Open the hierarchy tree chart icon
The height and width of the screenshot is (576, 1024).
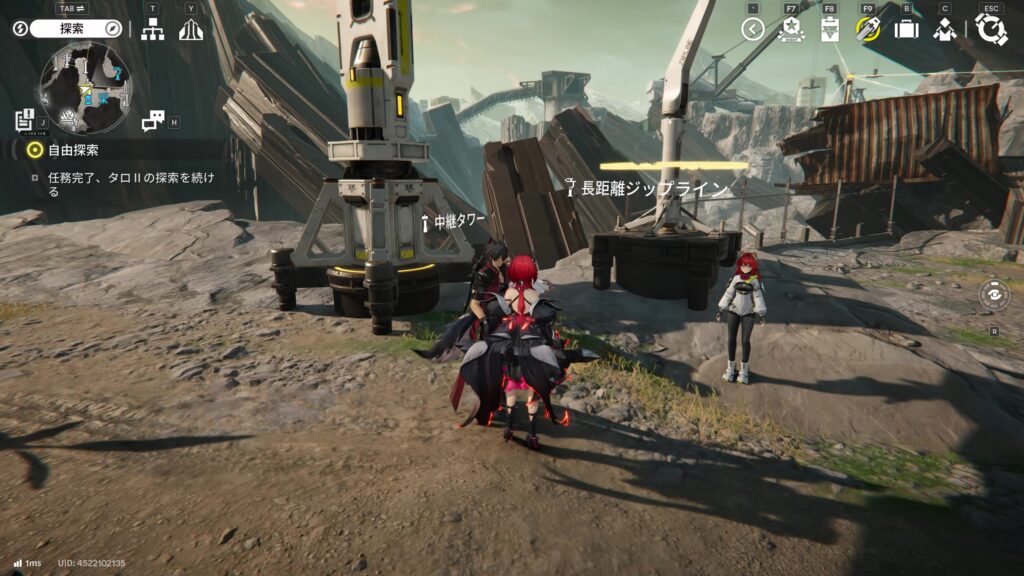[152, 30]
